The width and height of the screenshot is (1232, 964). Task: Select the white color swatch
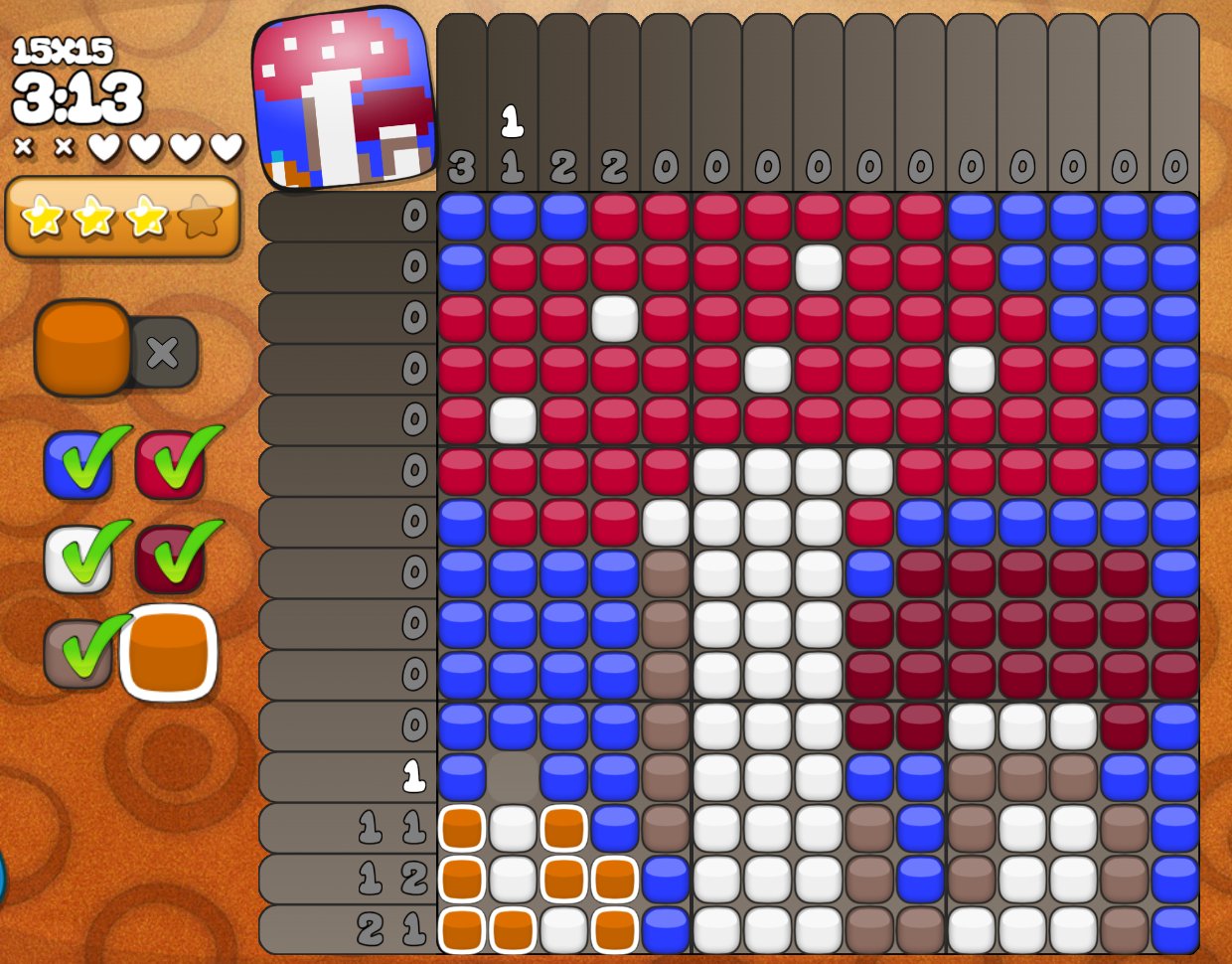pos(76,558)
